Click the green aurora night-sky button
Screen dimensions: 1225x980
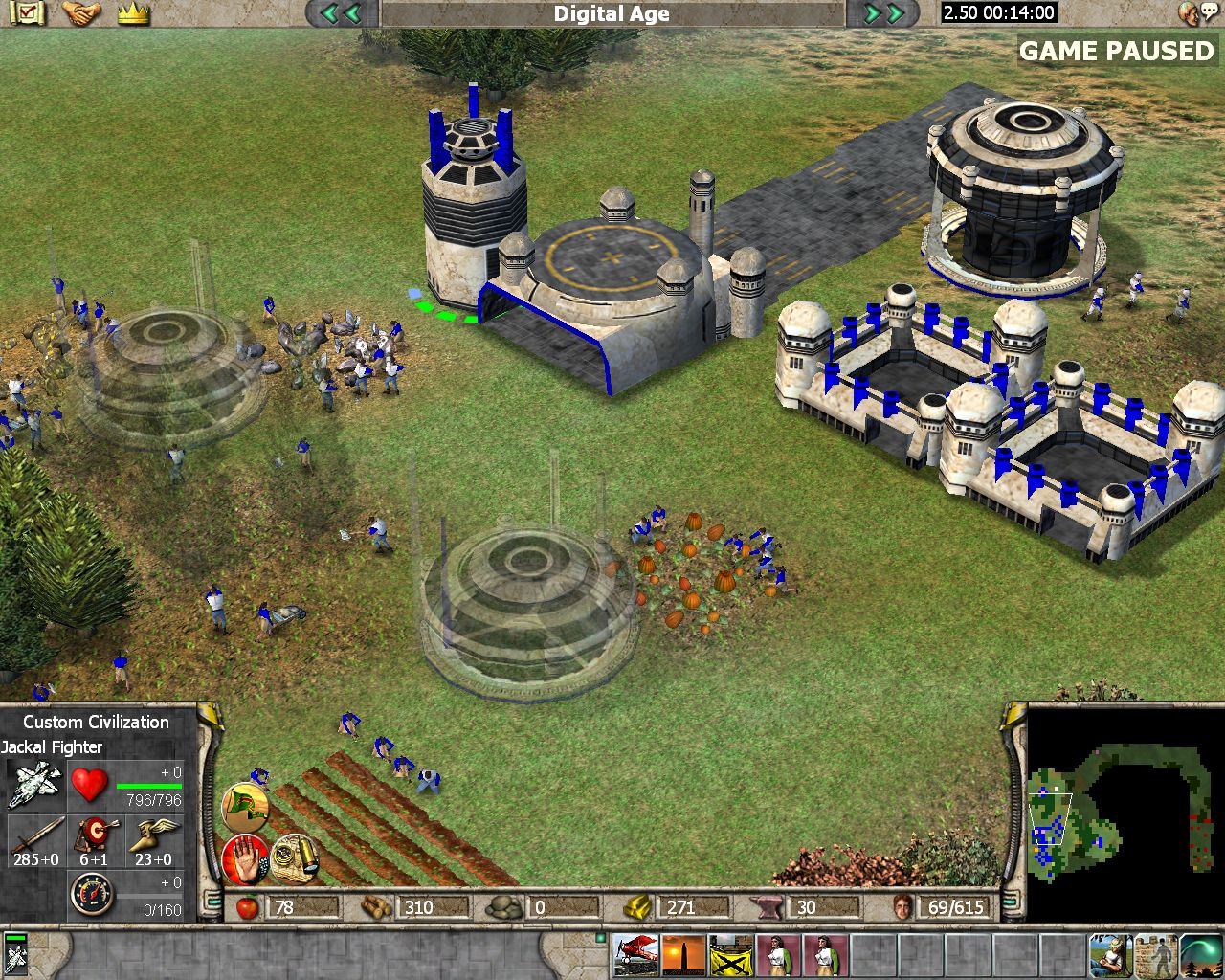tap(1203, 954)
